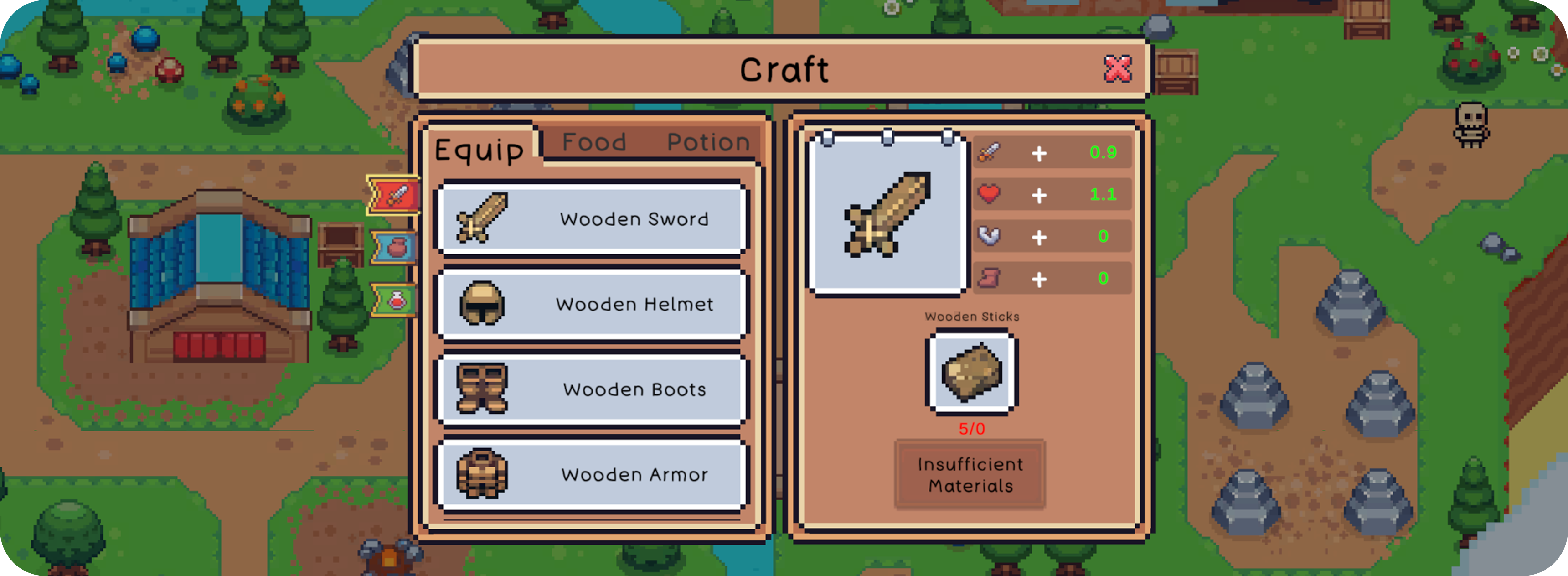Select the Wooden Sword recipe
This screenshot has height=576, width=1568.
[x=591, y=218]
